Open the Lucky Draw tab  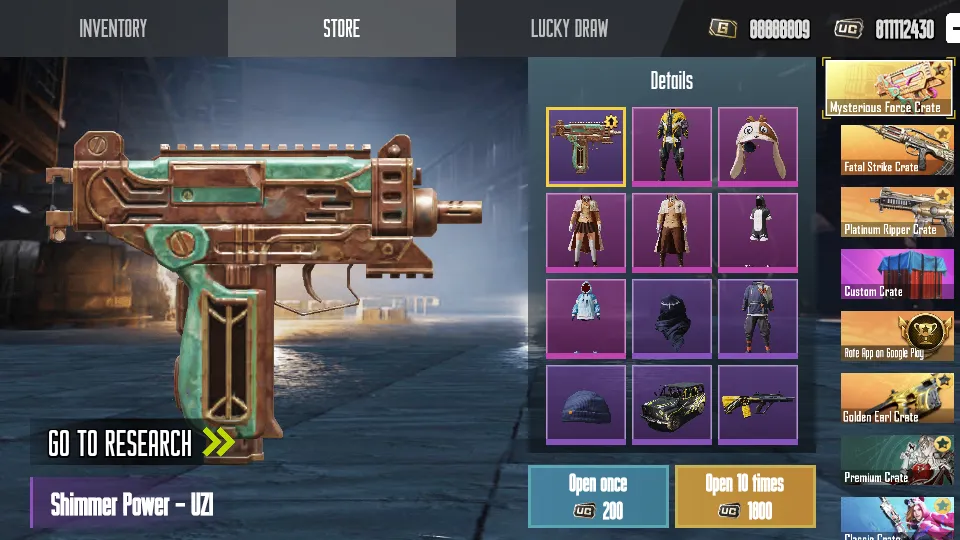click(x=569, y=28)
